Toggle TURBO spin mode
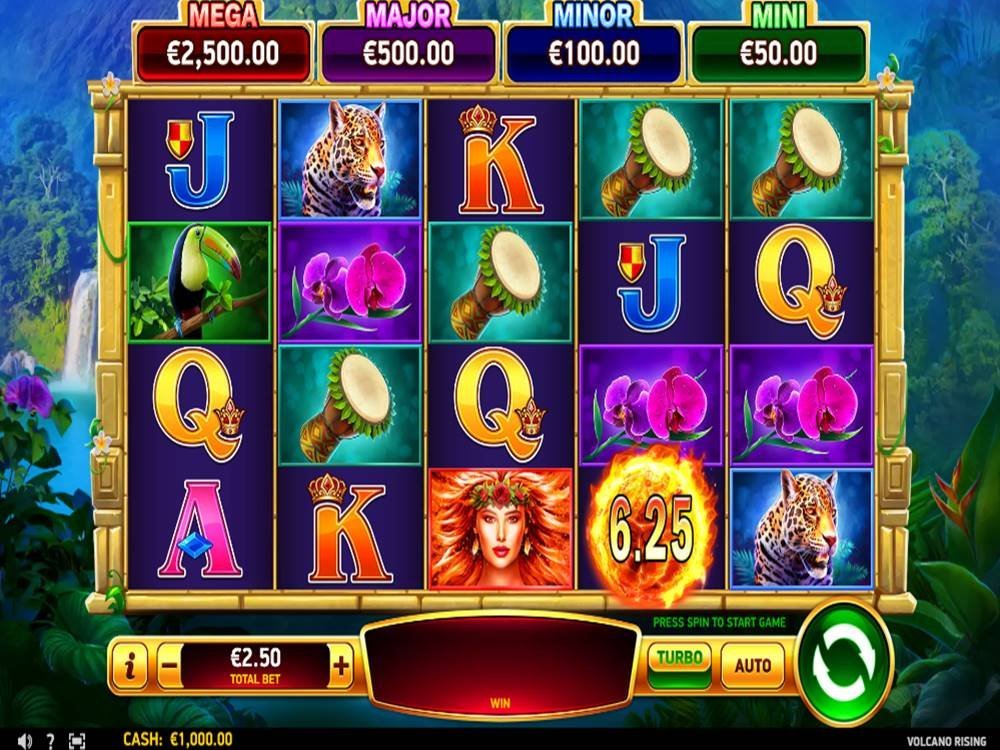The height and width of the screenshot is (750, 1000). click(680, 660)
